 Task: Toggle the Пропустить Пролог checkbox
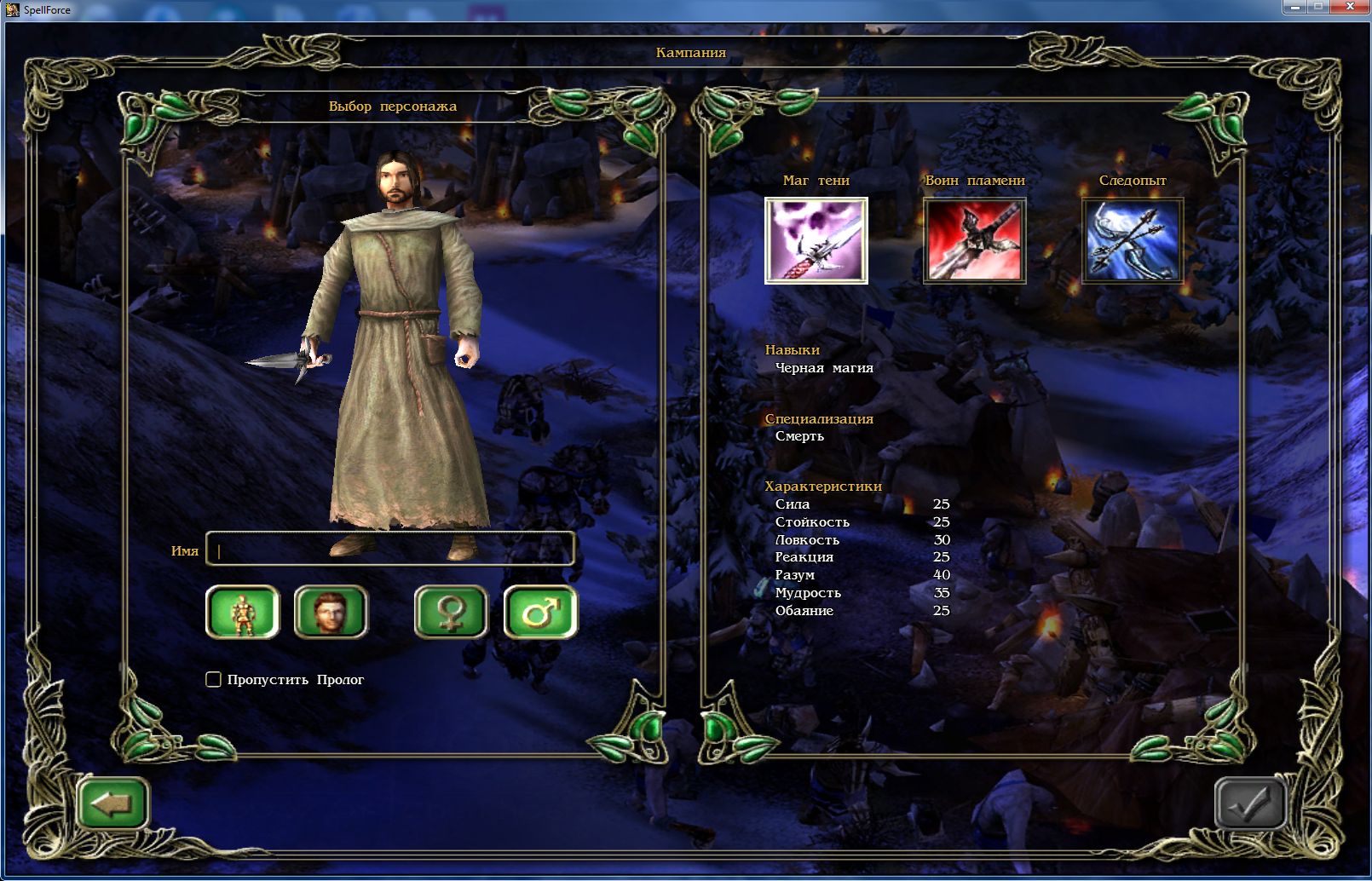[214, 679]
